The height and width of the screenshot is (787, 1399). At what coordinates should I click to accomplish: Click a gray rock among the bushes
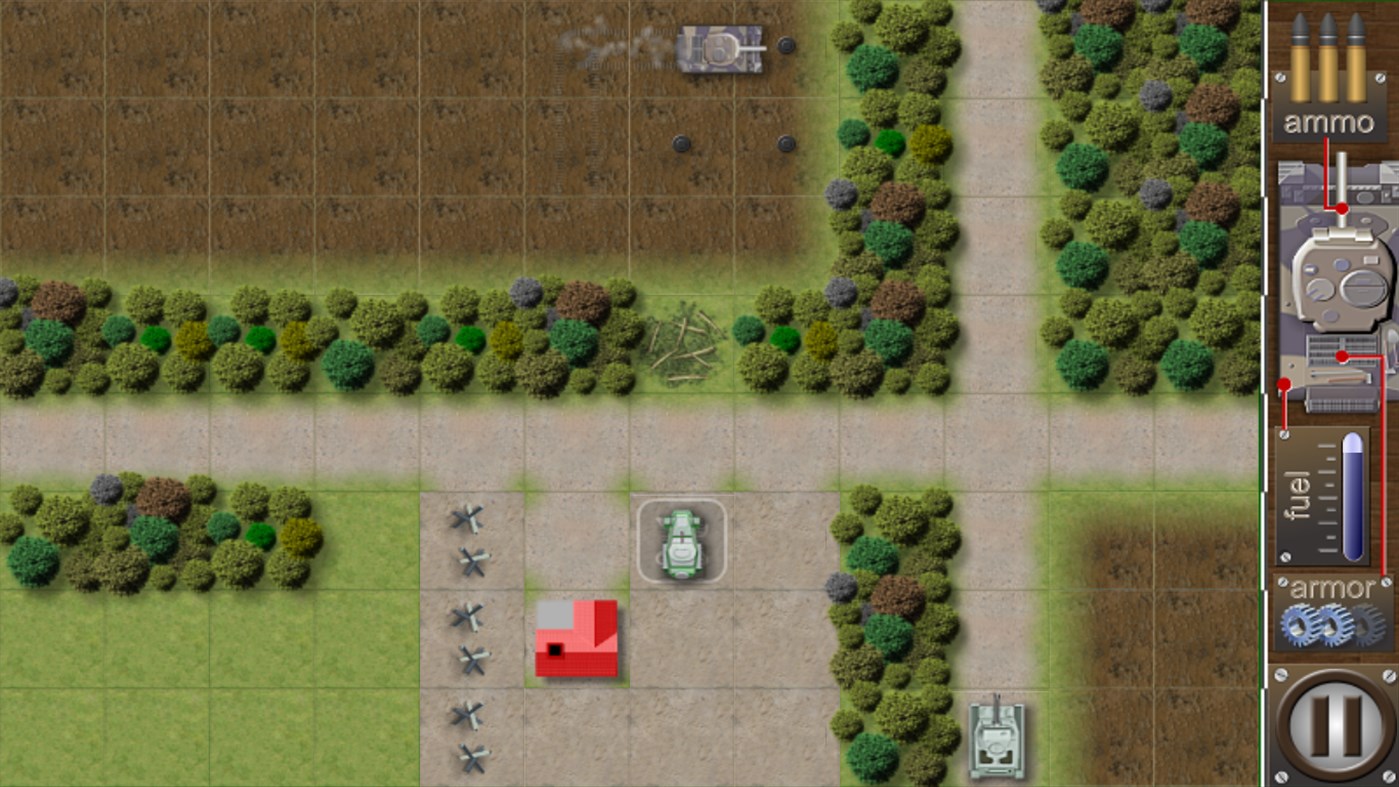pyautogui.click(x=522, y=292)
